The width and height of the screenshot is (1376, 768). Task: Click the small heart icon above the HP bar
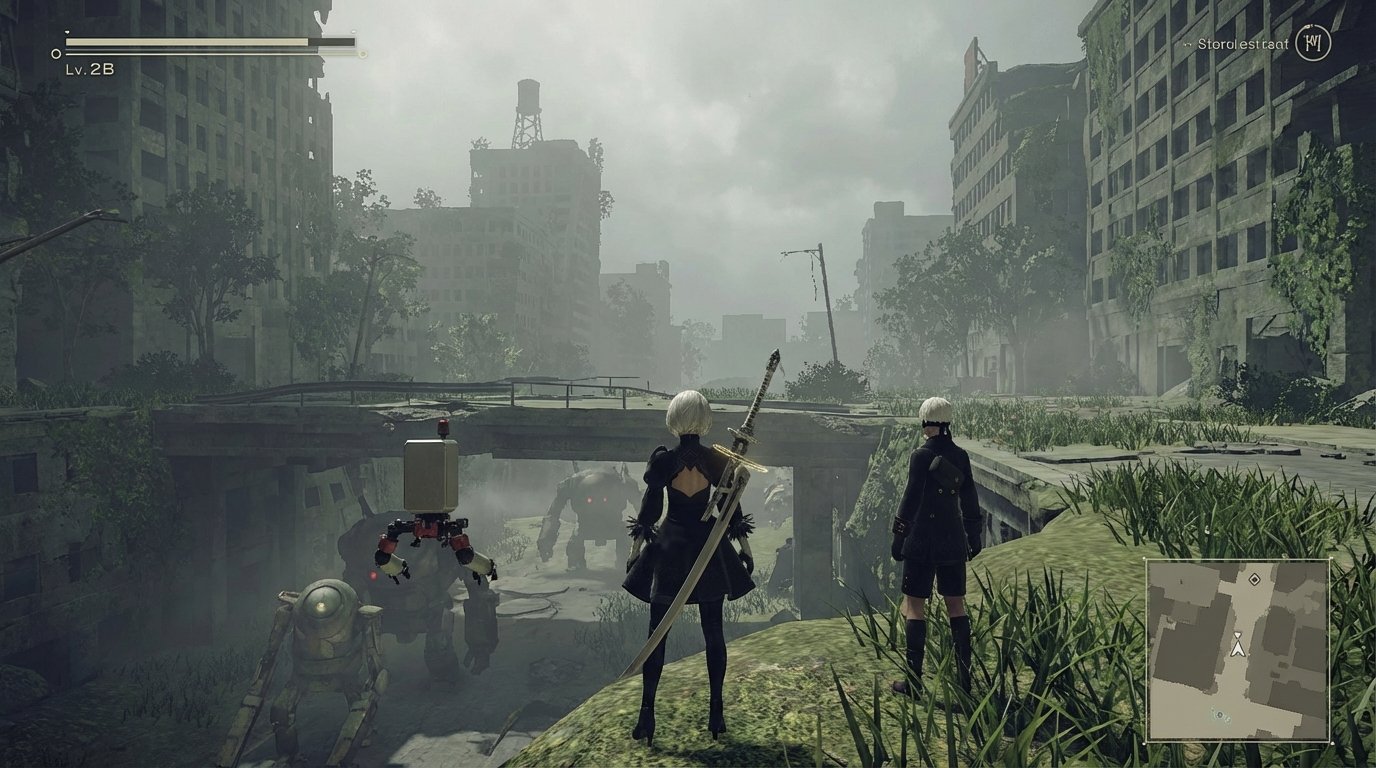coord(67,32)
